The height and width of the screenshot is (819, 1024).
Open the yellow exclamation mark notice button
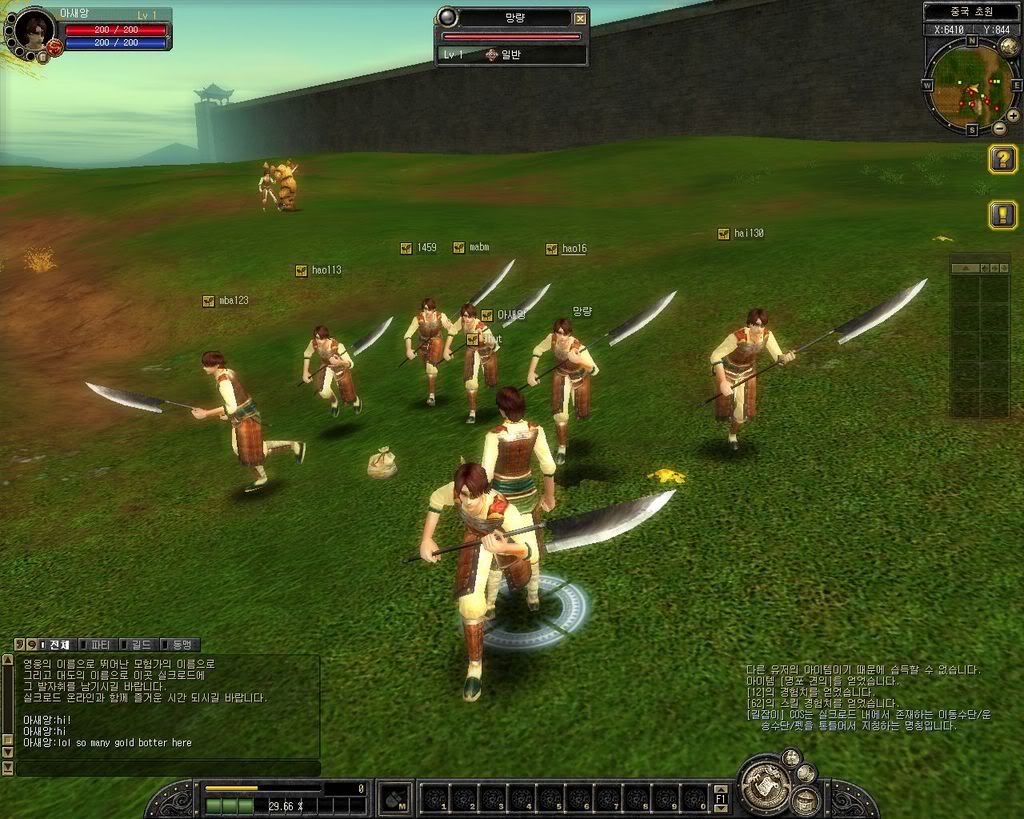tap(1003, 214)
